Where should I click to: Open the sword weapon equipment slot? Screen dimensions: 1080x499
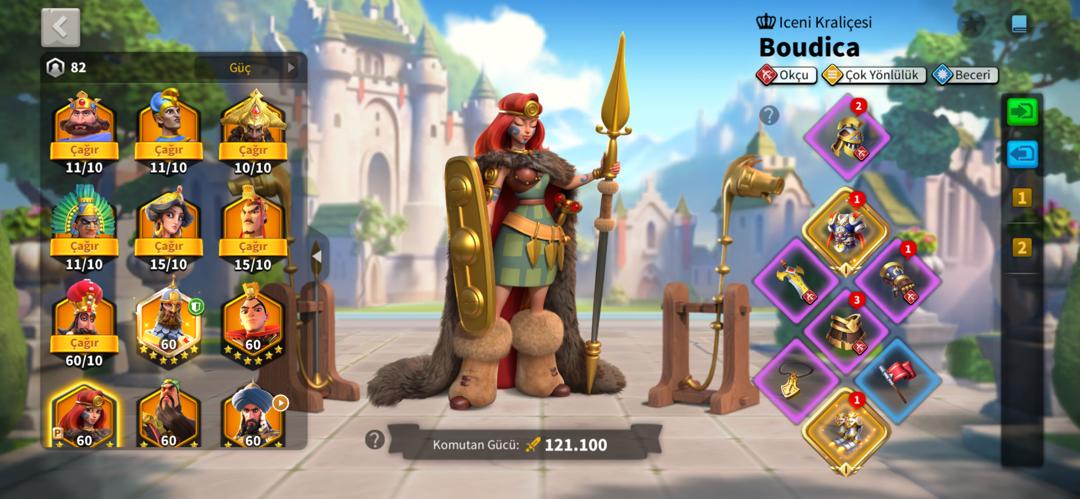pos(795,280)
